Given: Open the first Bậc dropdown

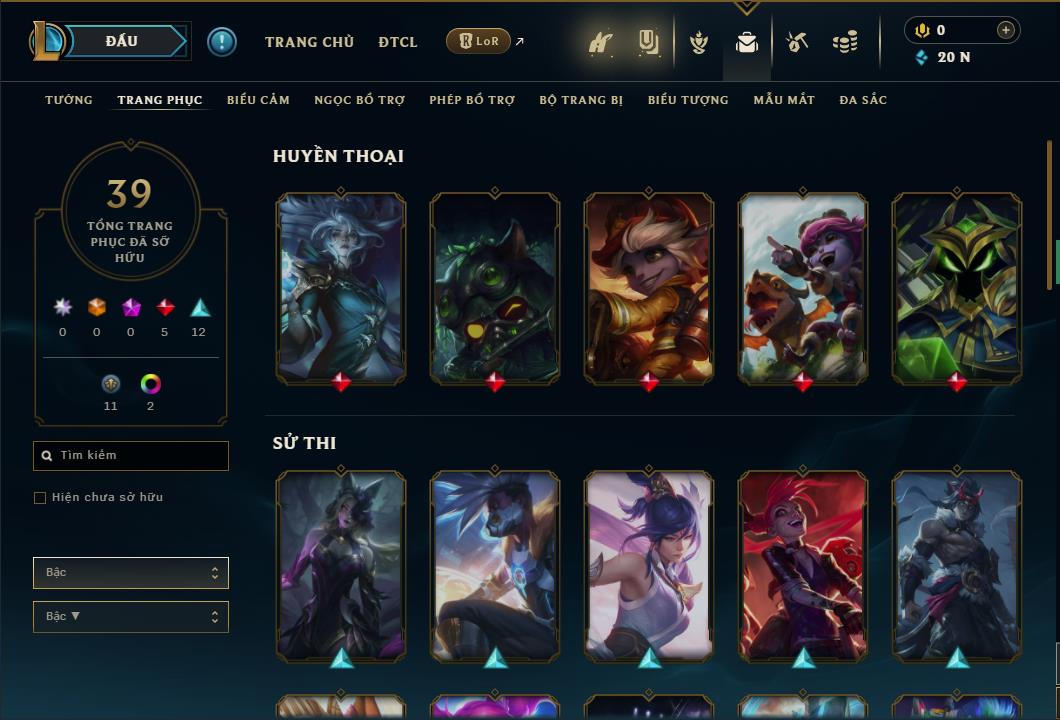Looking at the screenshot, I should [131, 573].
